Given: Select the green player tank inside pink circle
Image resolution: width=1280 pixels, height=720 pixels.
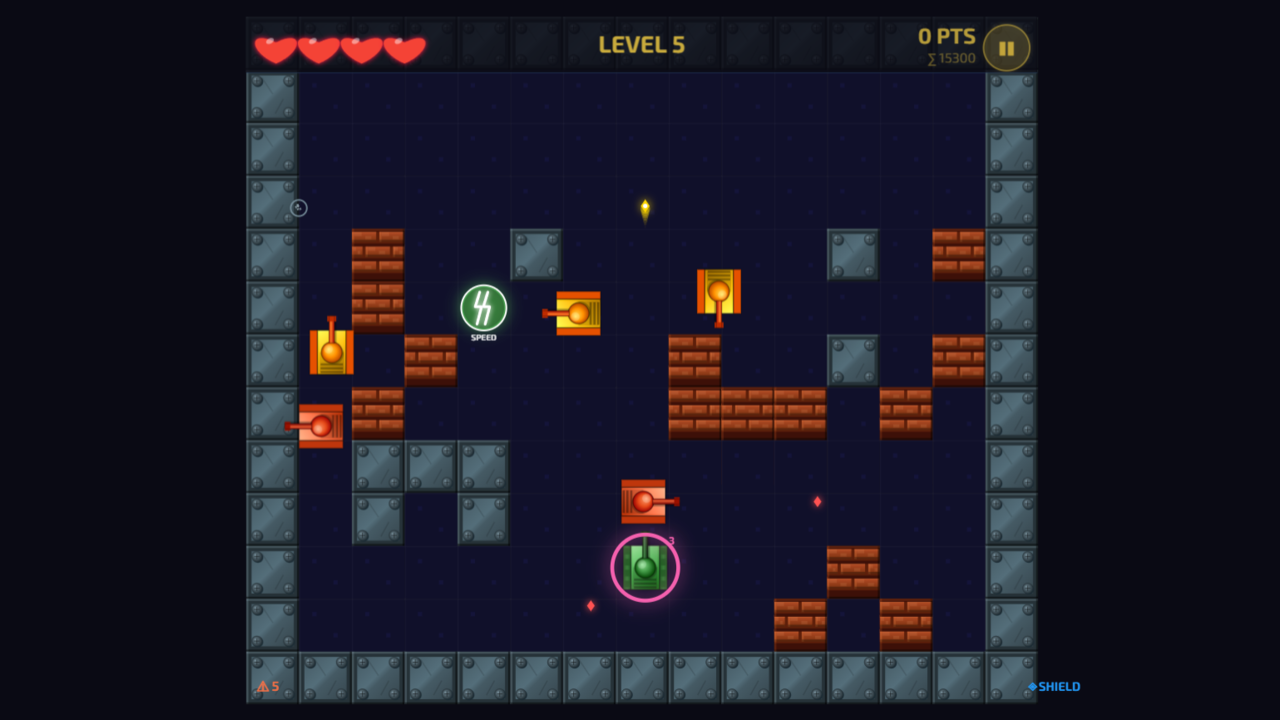Looking at the screenshot, I should [x=645, y=567].
